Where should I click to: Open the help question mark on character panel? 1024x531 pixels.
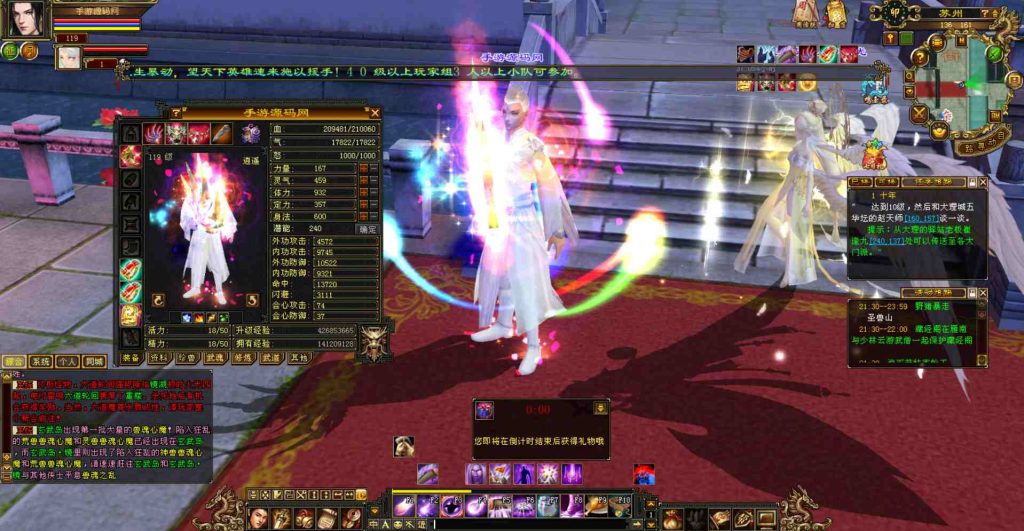[177, 113]
